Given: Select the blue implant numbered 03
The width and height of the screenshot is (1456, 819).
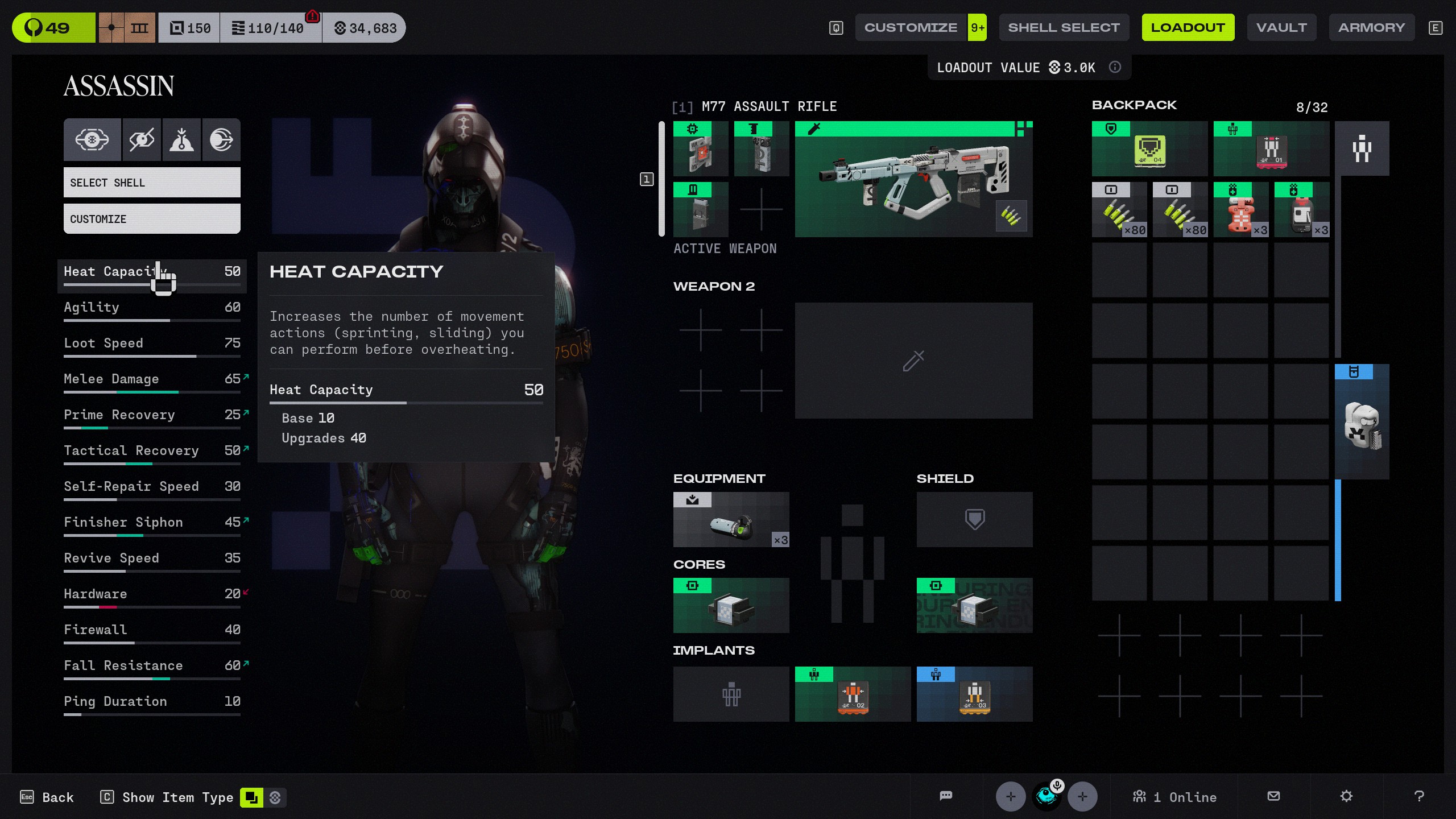Looking at the screenshot, I should [x=974, y=694].
